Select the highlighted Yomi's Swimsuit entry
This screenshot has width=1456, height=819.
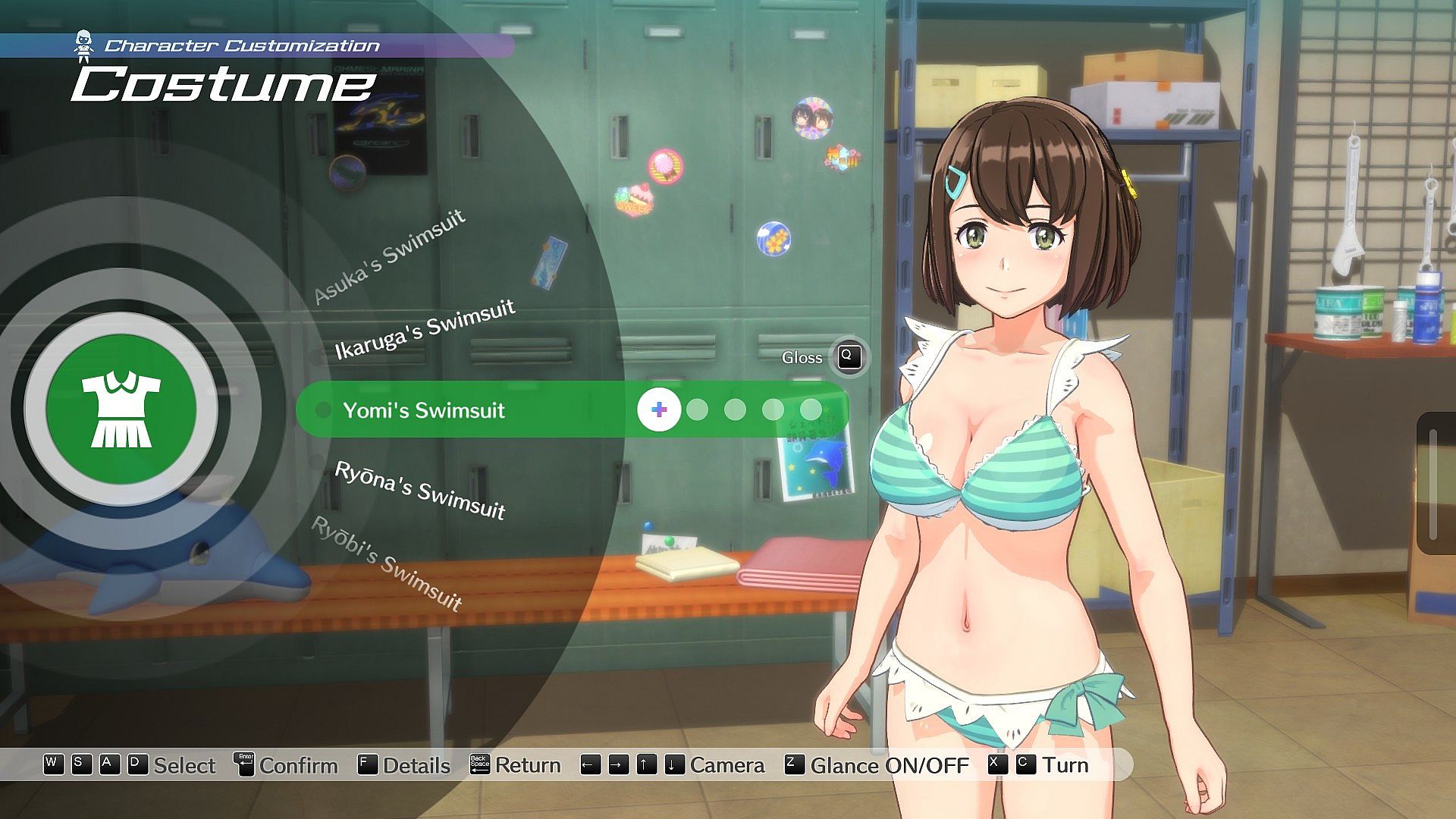pos(423,410)
